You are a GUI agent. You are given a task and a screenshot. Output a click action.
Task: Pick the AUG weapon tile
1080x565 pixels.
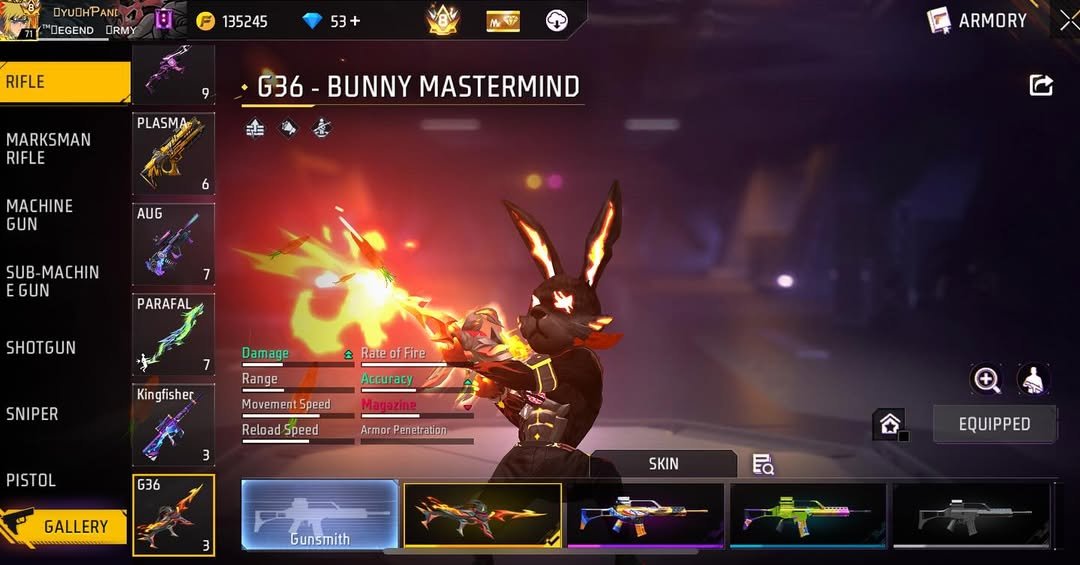coord(173,244)
